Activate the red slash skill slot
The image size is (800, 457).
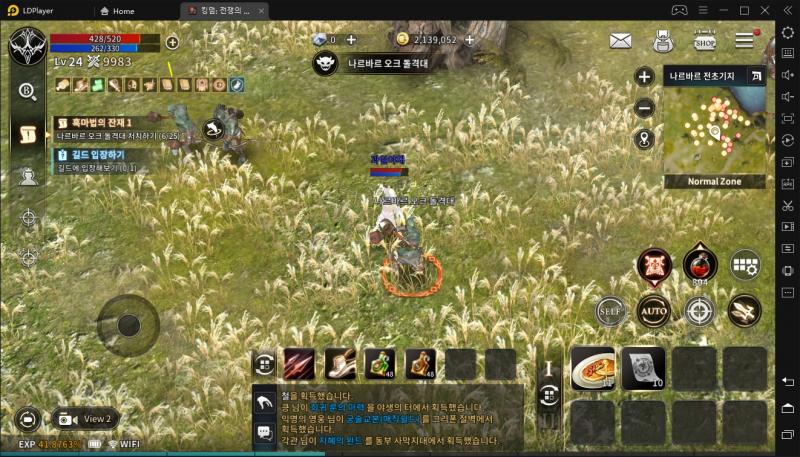[299, 364]
